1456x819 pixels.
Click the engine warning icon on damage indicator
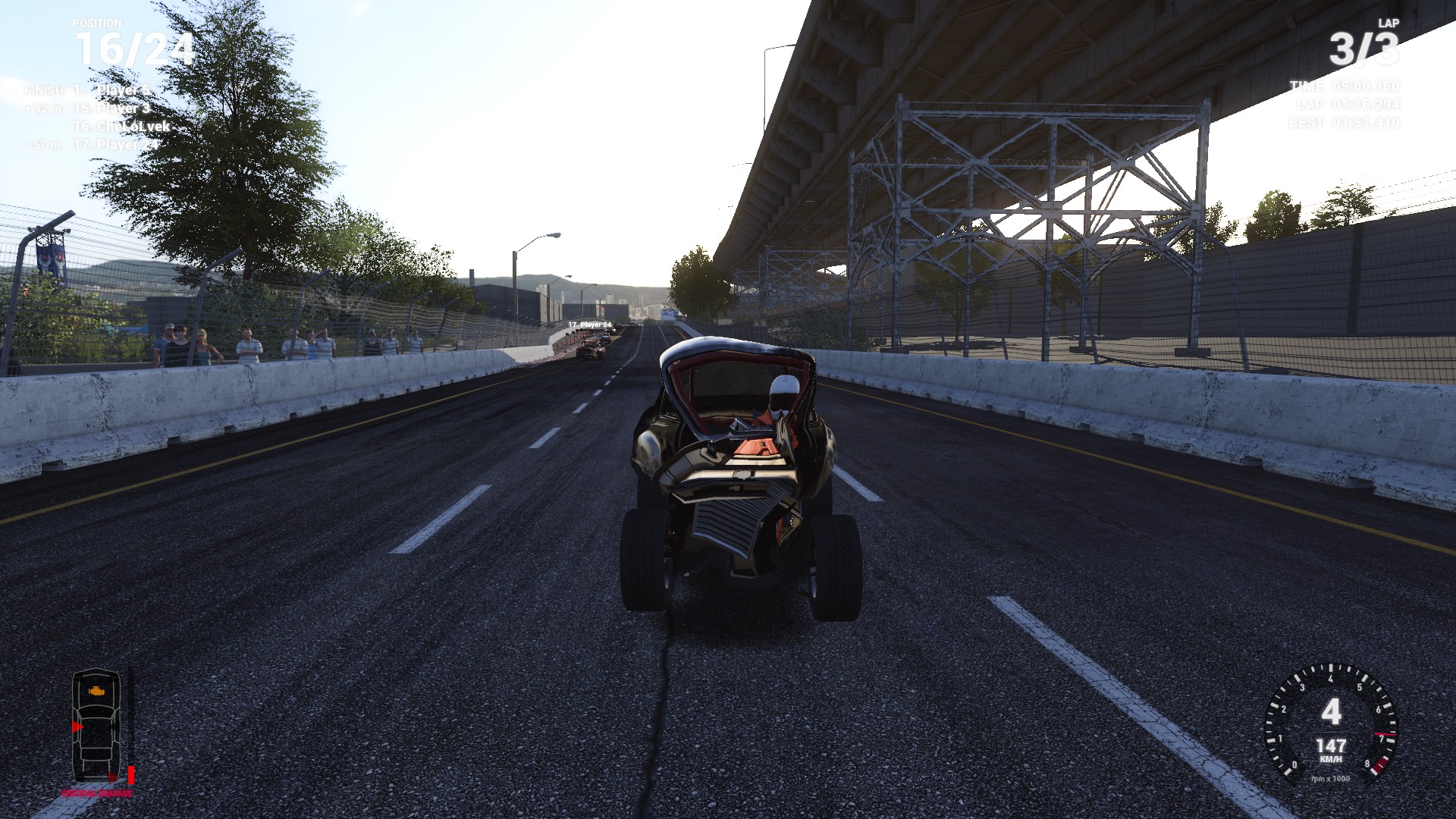click(x=96, y=691)
